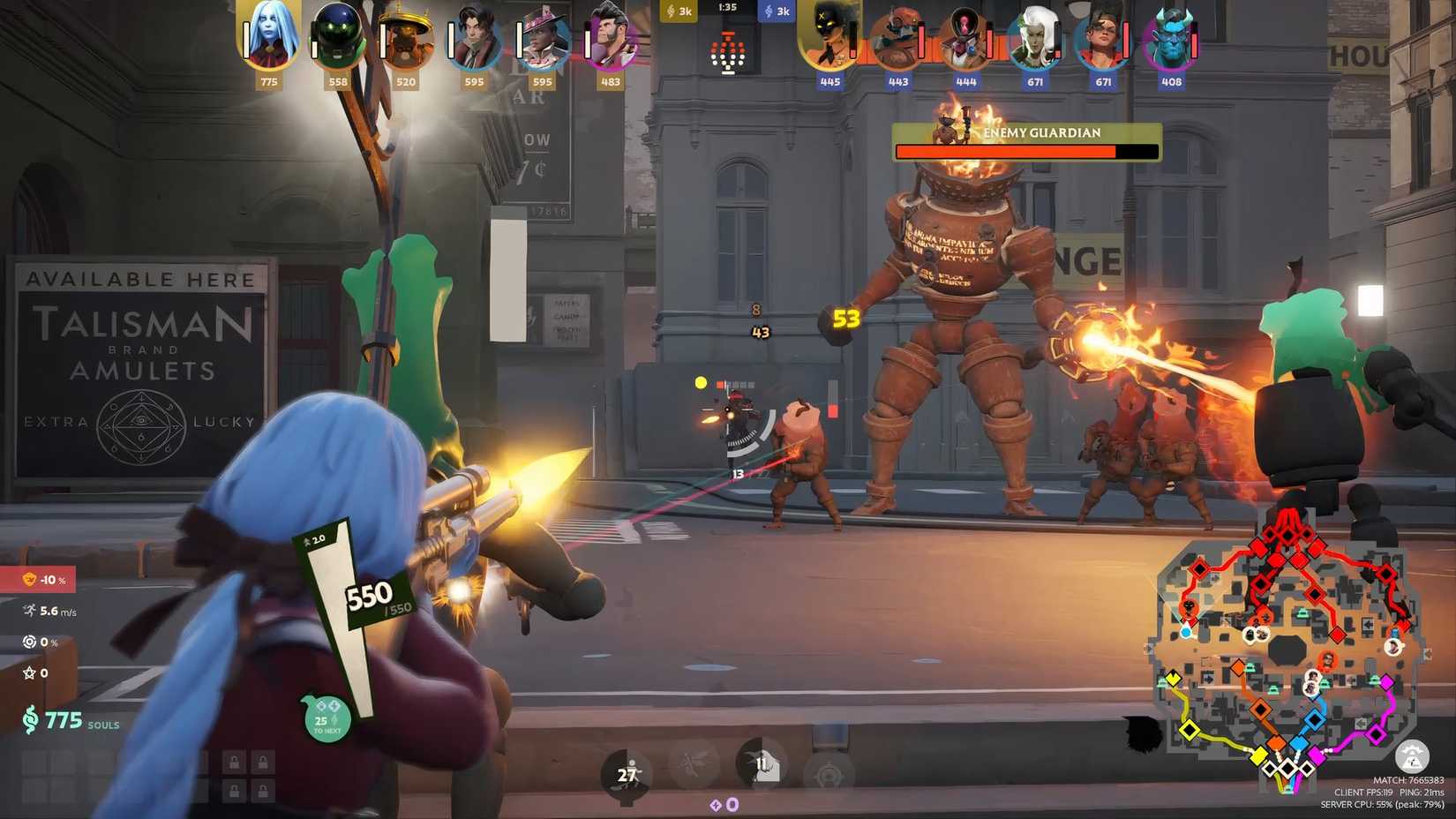1456x819 pixels.
Task: Select the melee fist ability showing 11
Action: [x=760, y=769]
